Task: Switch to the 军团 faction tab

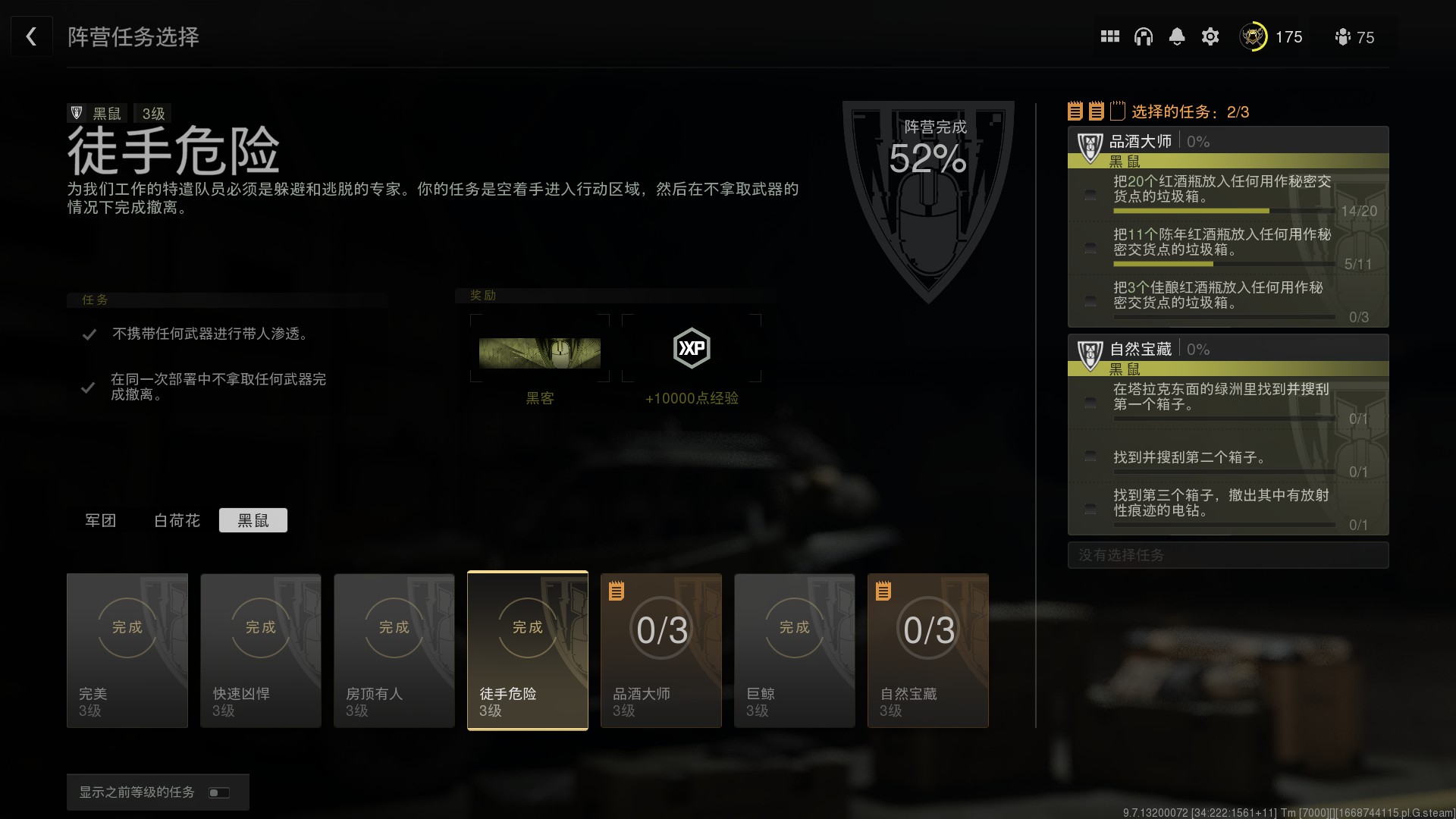Action: [x=100, y=520]
